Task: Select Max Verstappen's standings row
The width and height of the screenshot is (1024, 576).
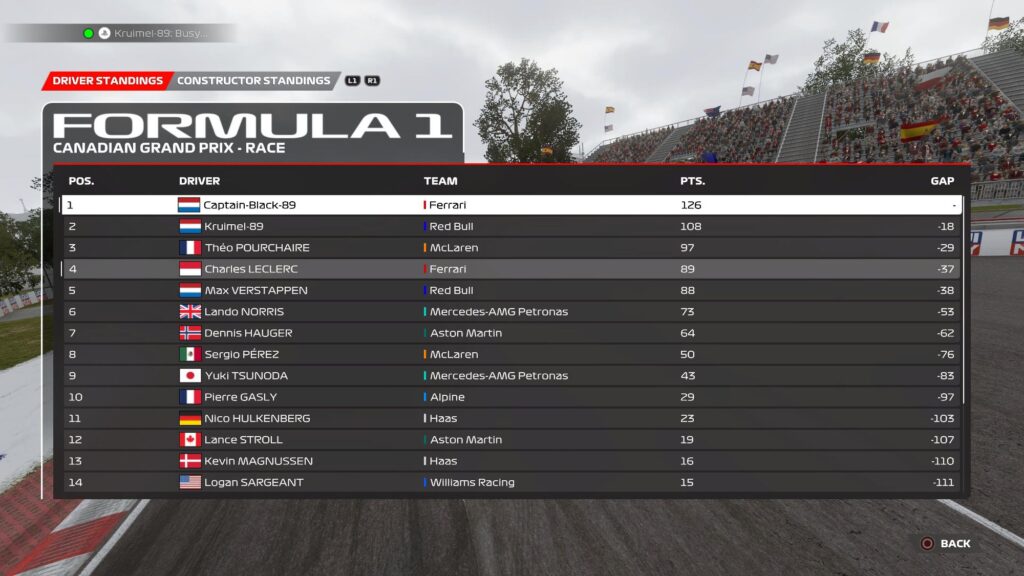Action: [510, 290]
